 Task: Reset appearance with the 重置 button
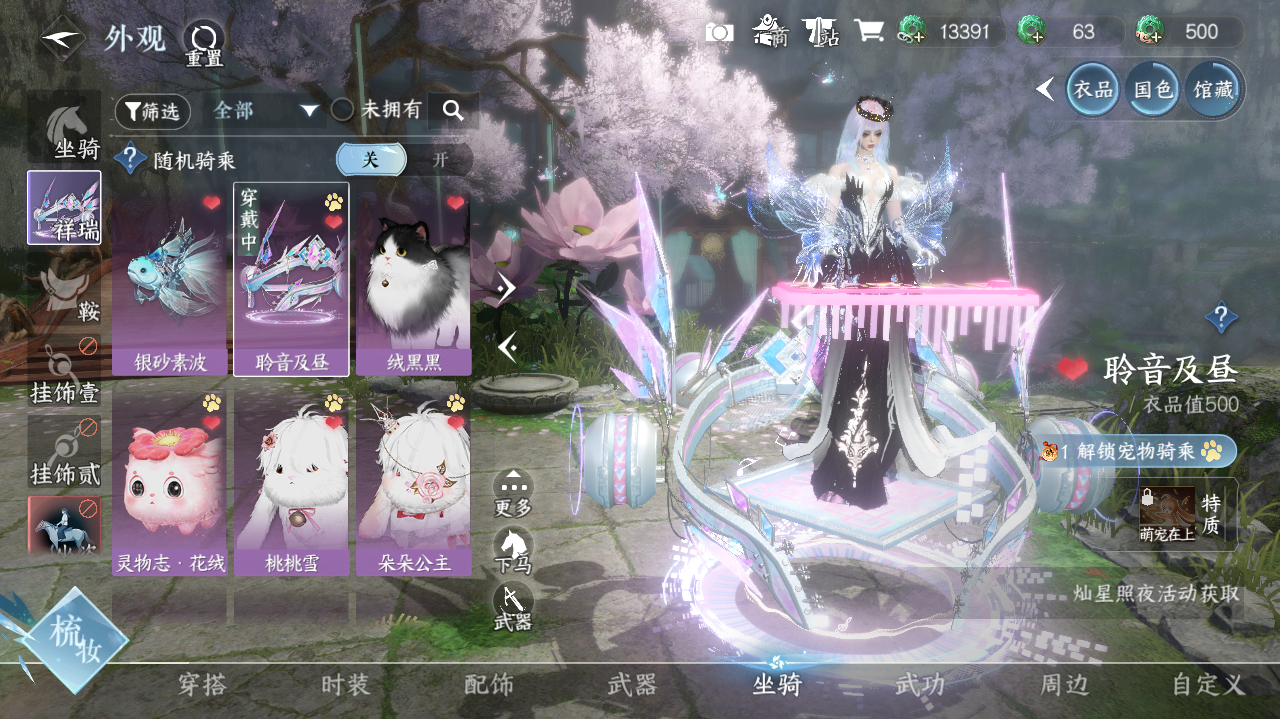(x=203, y=42)
